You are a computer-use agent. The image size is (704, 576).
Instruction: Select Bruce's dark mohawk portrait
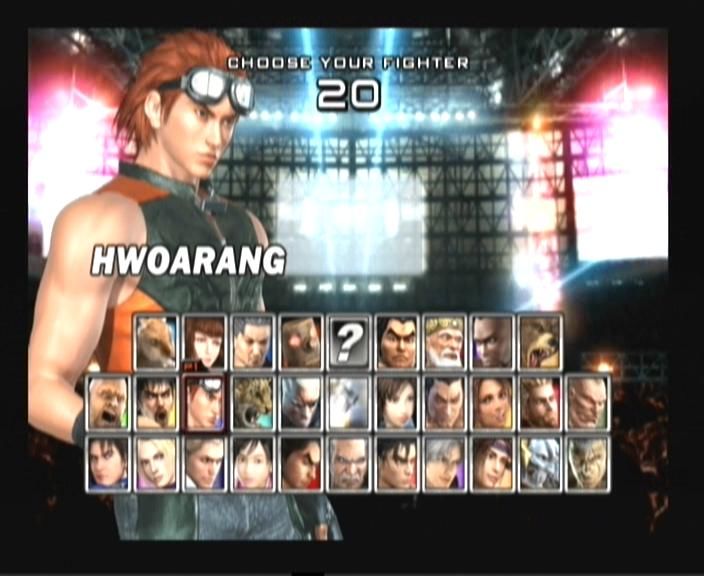click(x=492, y=343)
